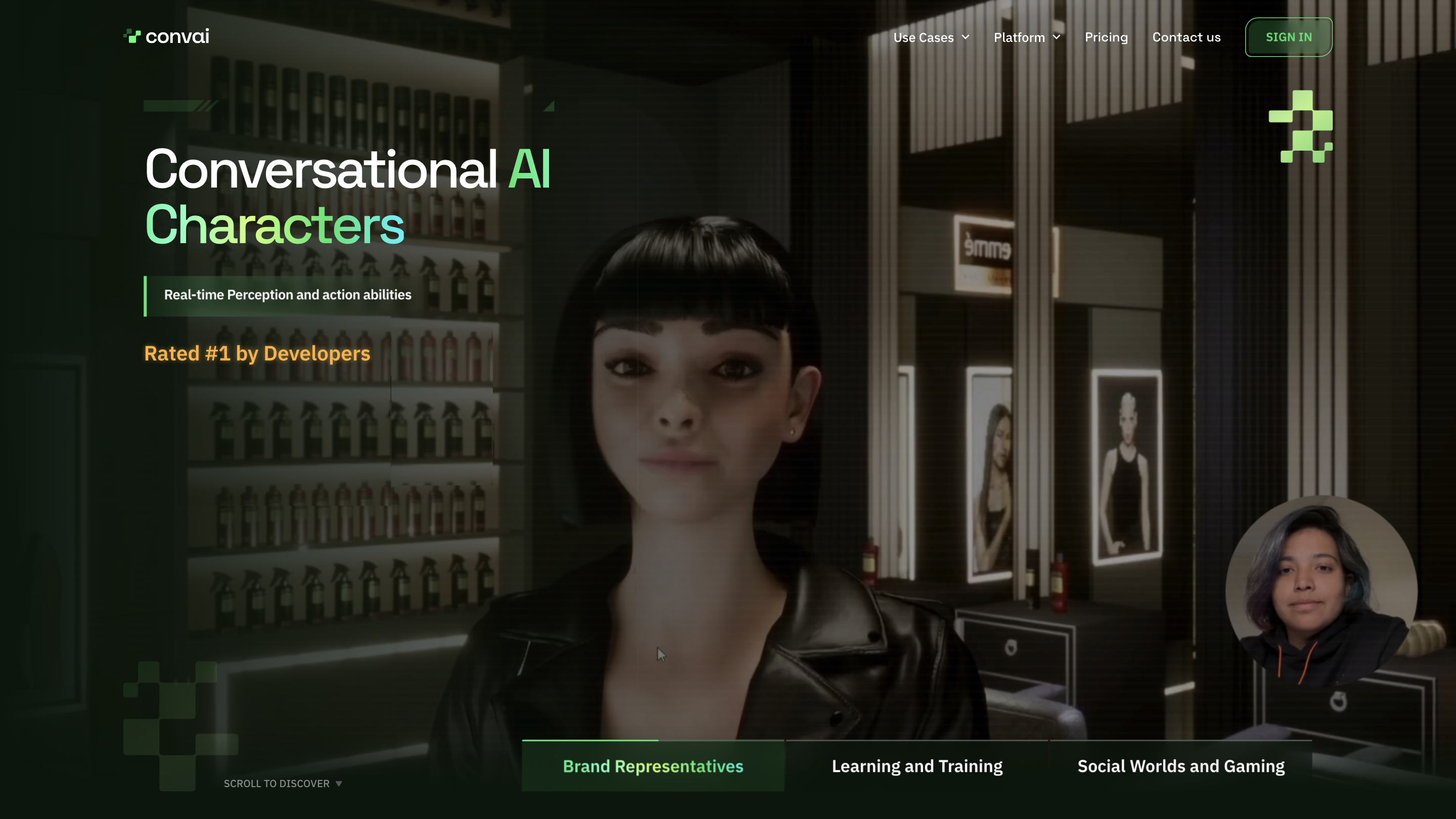Viewport: 1456px width, 819px height.
Task: Open the Use Cases dropdown menu
Action: [x=923, y=37]
